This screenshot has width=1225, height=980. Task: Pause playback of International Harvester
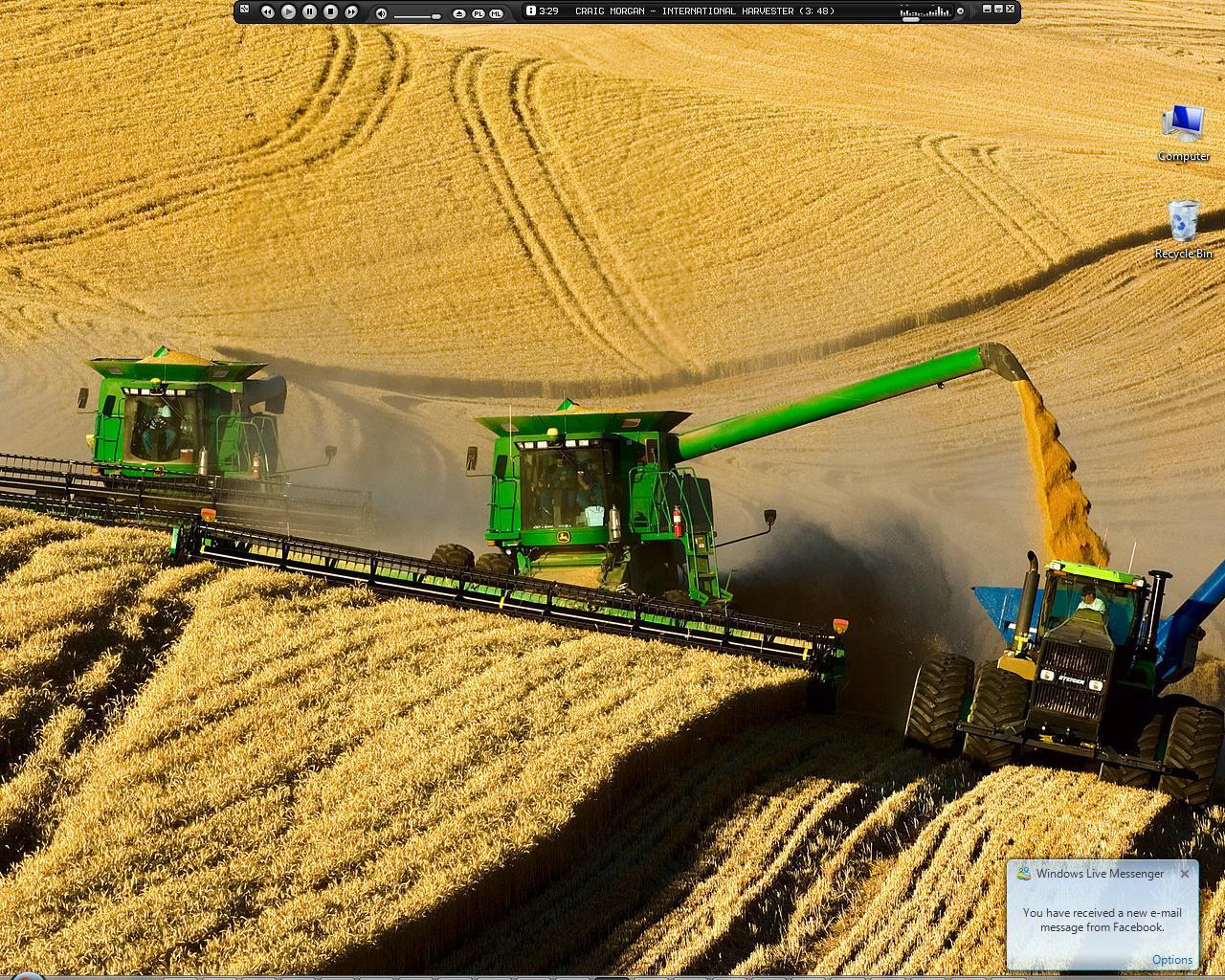pyautogui.click(x=309, y=12)
